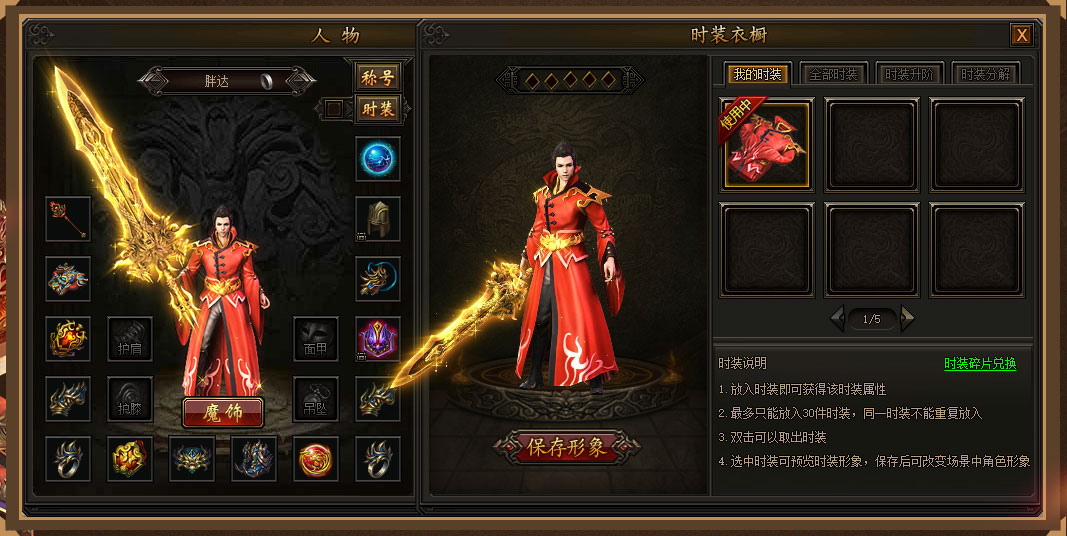Click the 时装 button in character panel
This screenshot has height=536, width=1067.
point(377,108)
